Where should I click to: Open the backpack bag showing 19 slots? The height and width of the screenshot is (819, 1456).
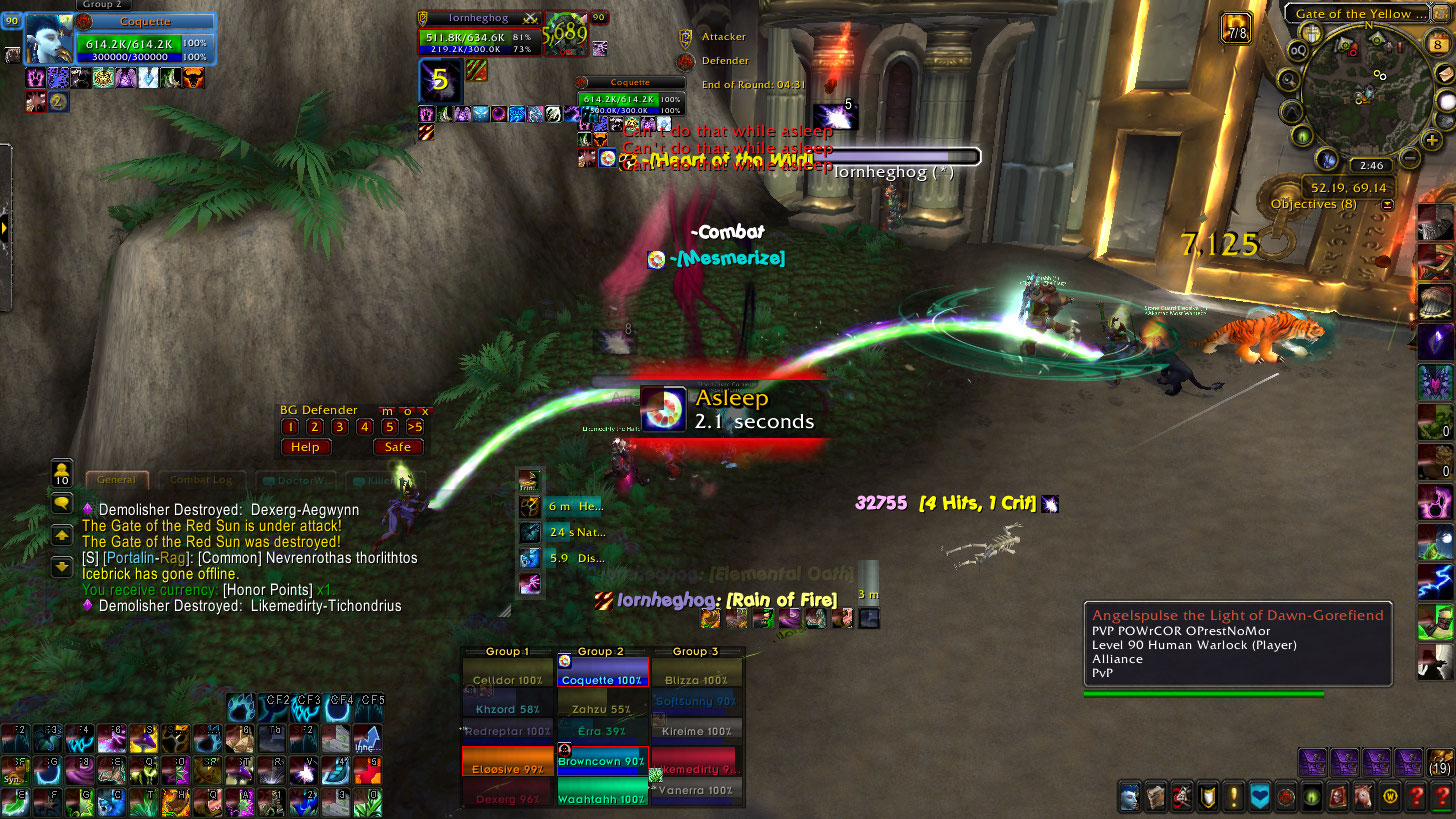pos(1440,760)
